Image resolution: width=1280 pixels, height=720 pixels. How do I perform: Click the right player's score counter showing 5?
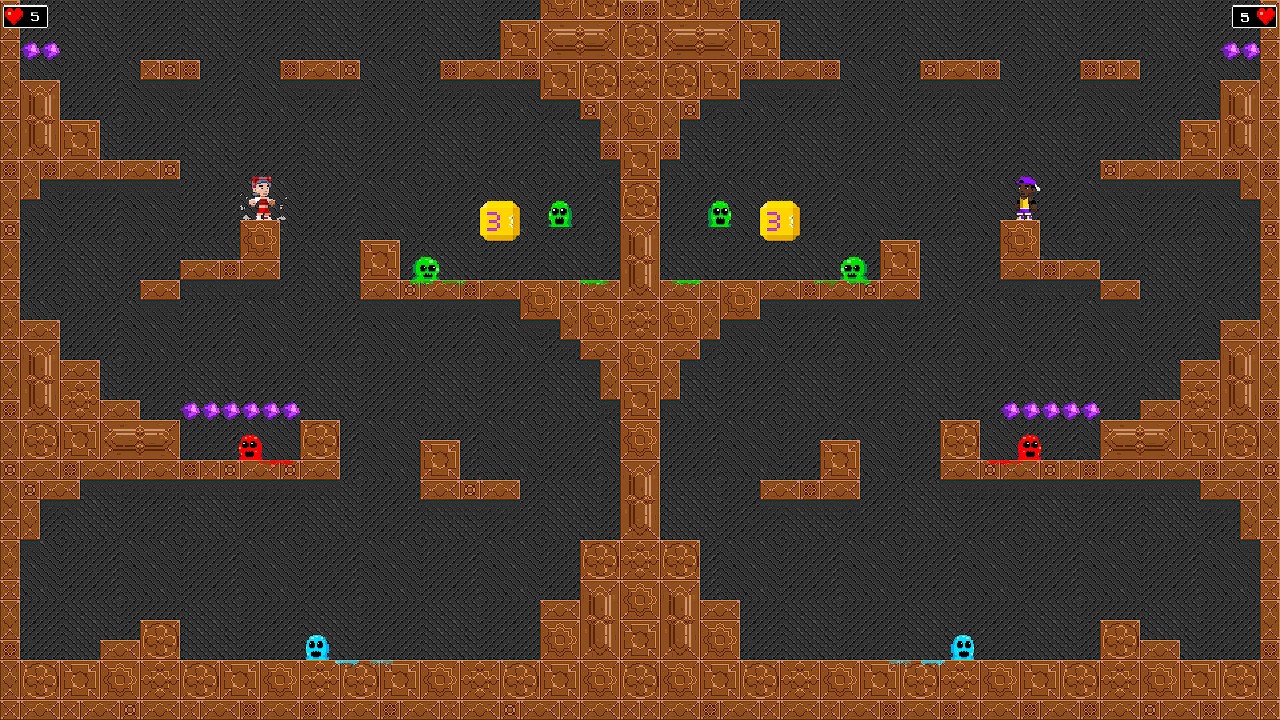1243,16
